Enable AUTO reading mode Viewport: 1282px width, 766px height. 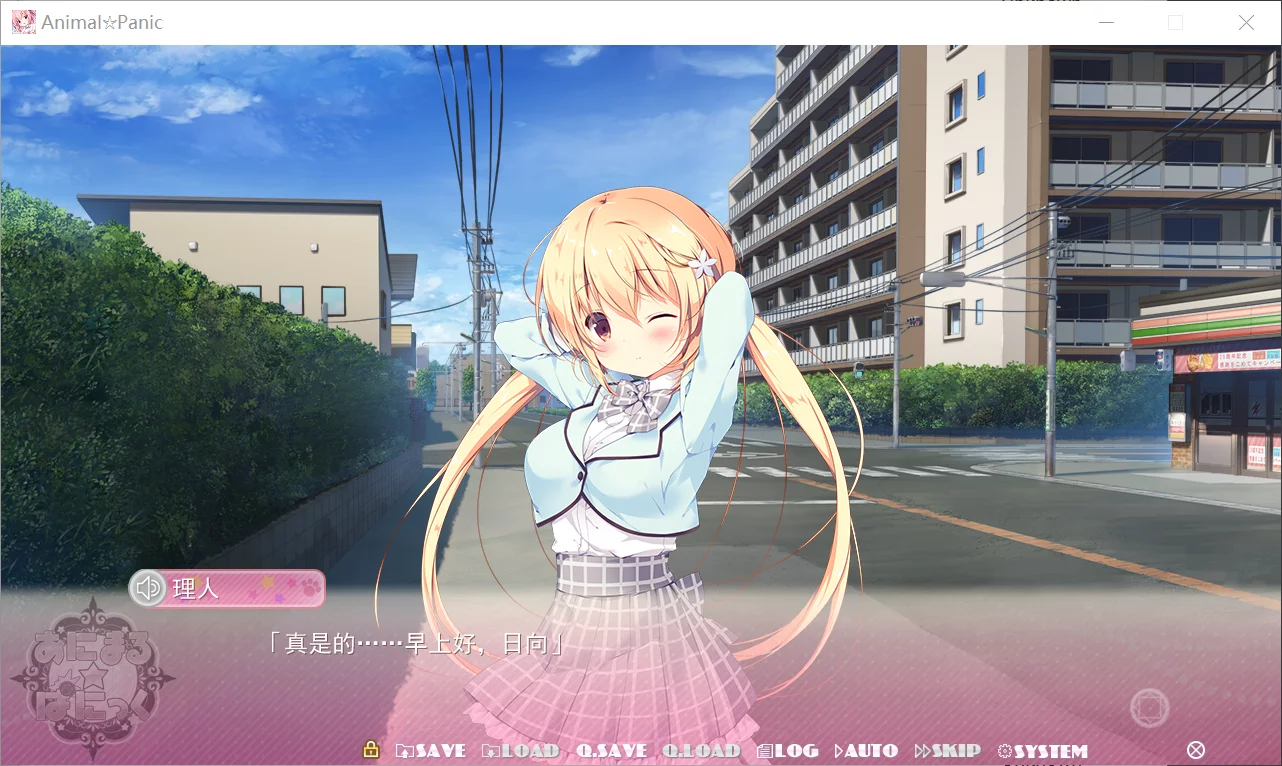[867, 750]
